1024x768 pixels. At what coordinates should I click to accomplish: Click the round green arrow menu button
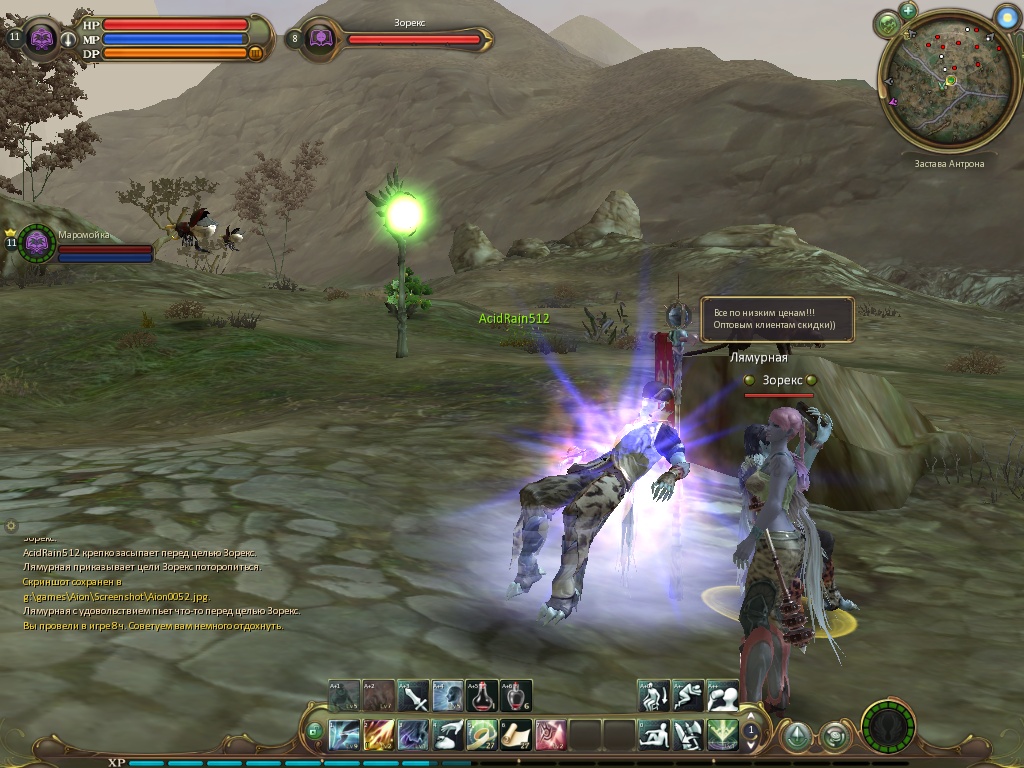pos(797,737)
